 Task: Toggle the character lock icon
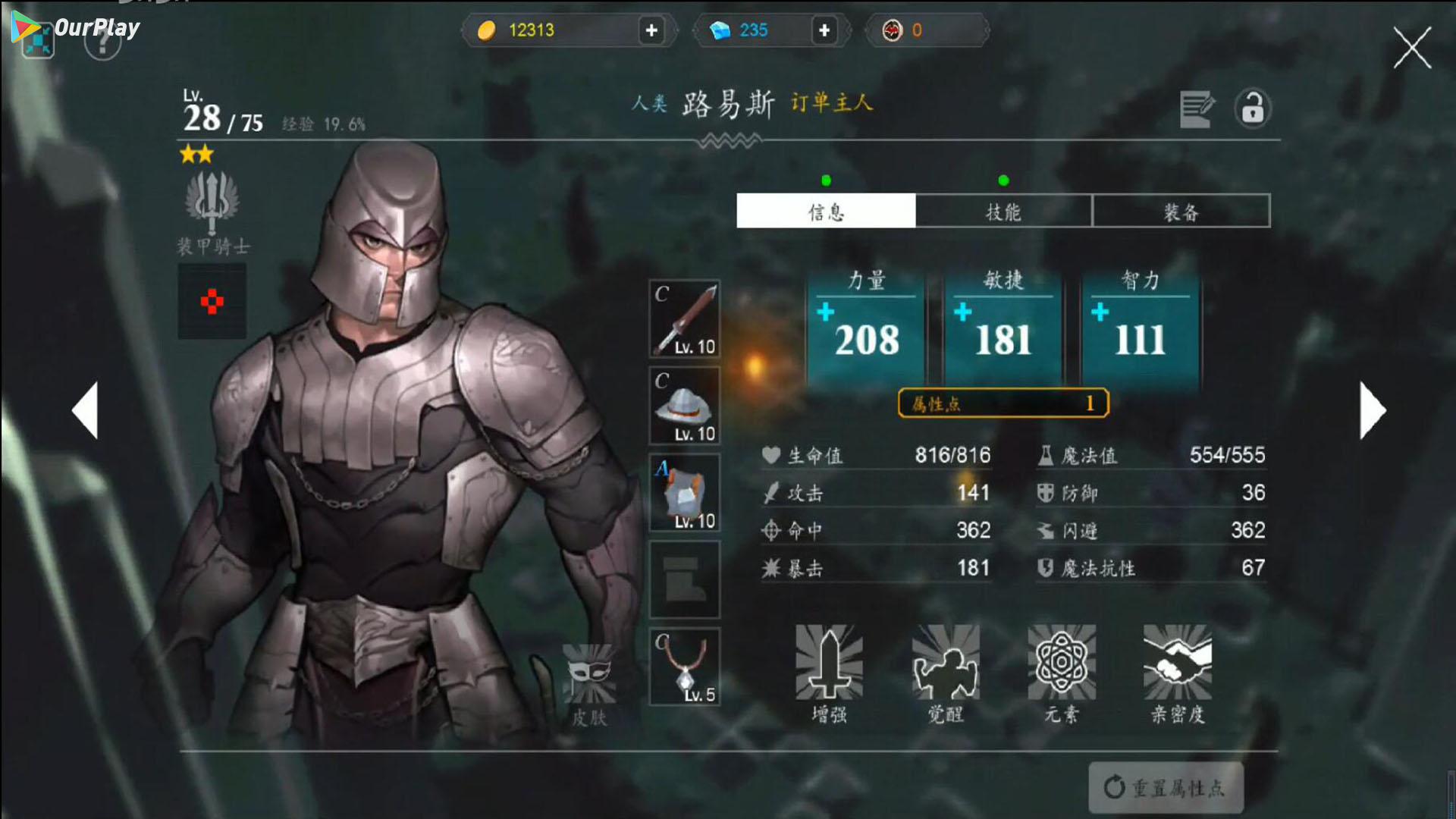(x=1252, y=108)
